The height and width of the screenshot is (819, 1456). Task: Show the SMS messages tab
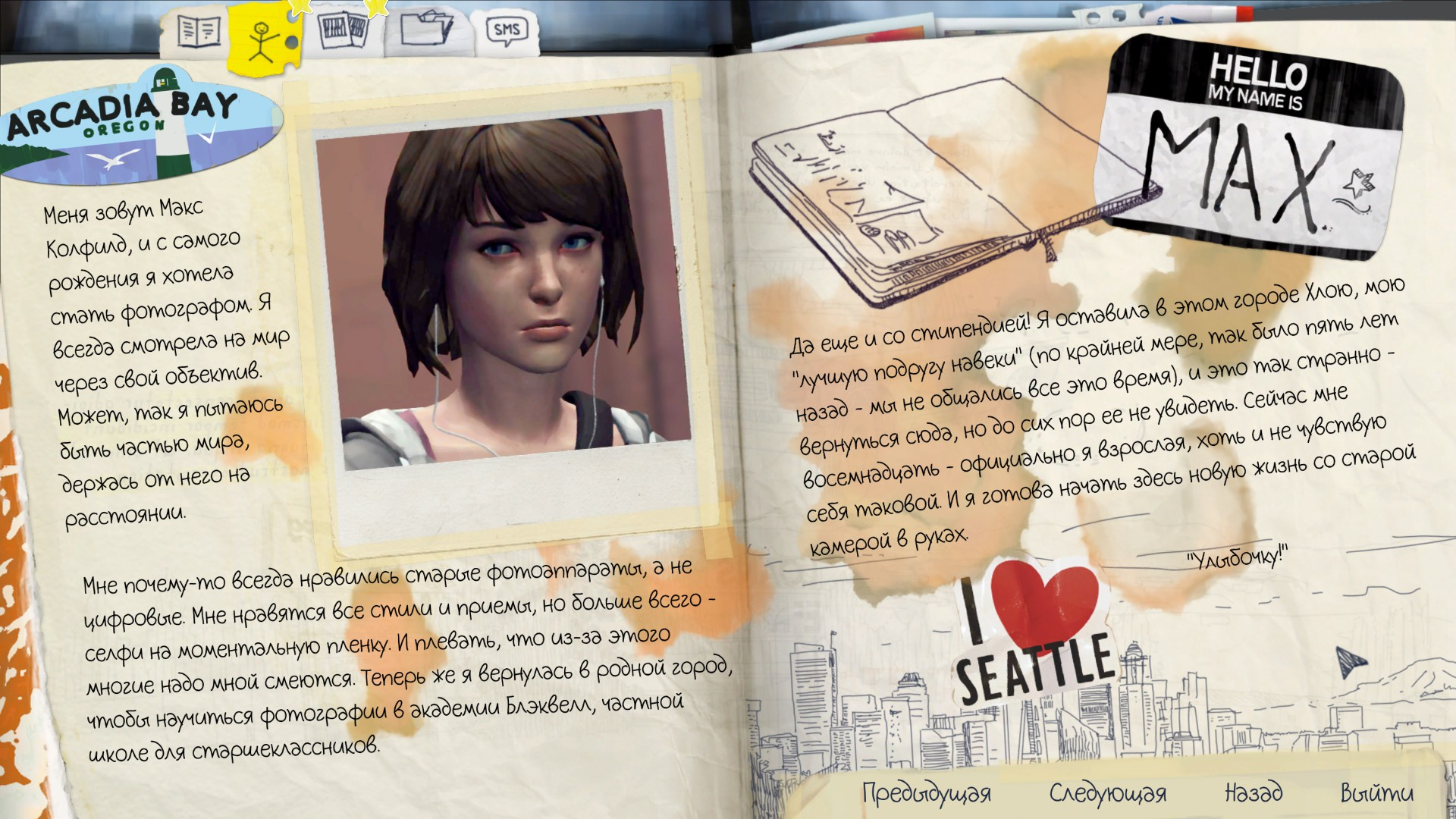tap(507, 30)
